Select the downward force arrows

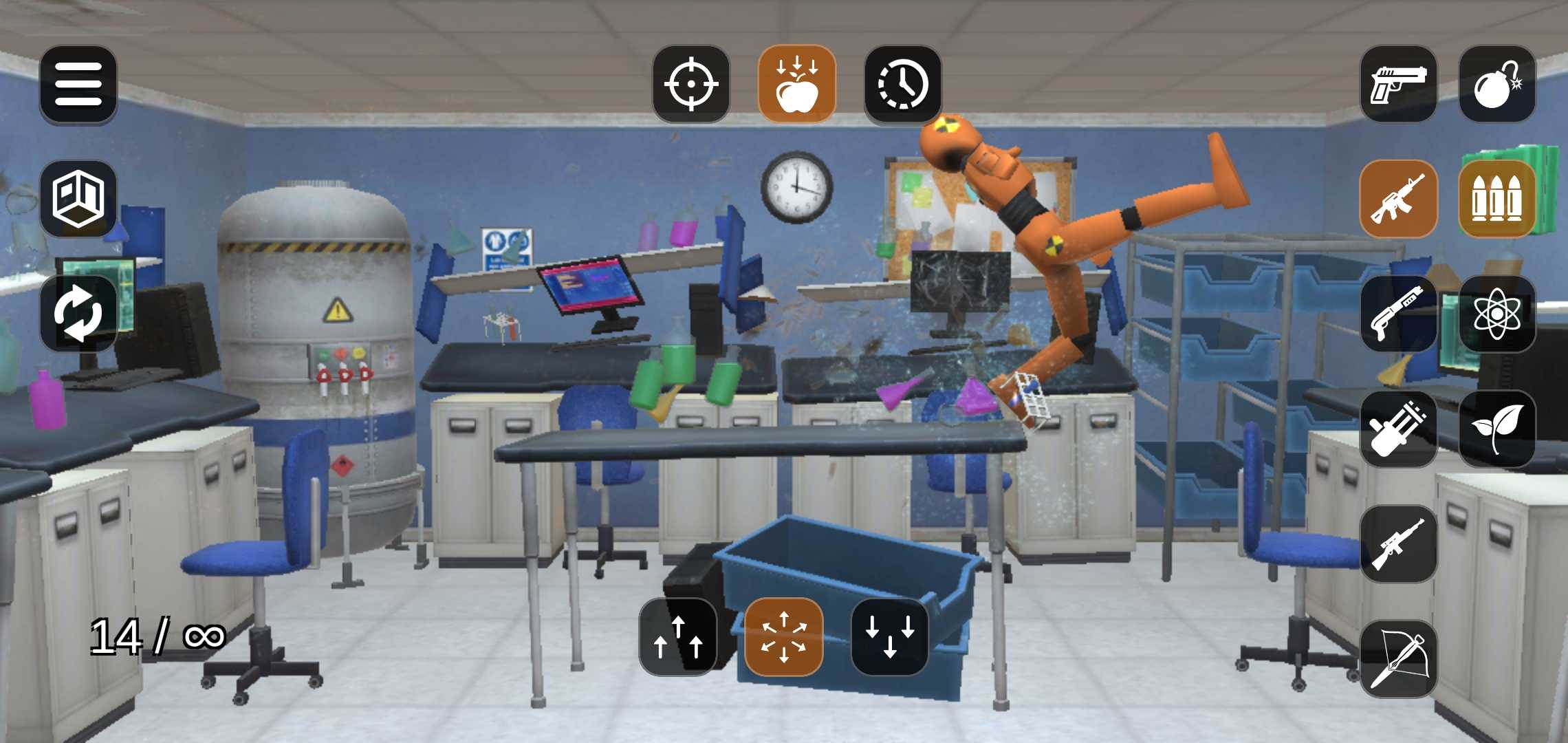tap(891, 636)
